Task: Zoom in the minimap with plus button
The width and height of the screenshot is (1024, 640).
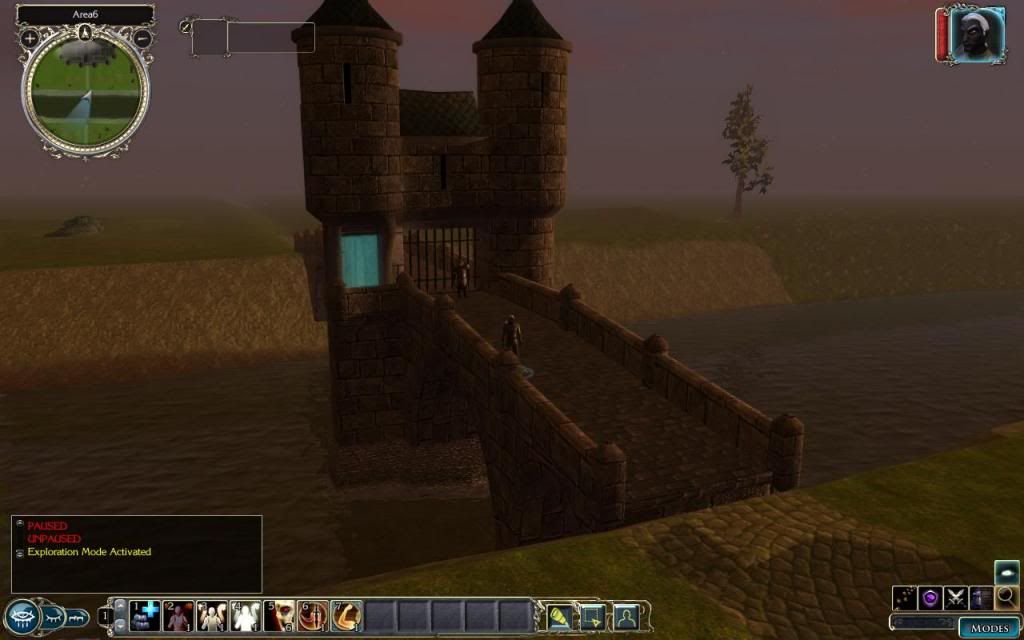Action: pos(30,39)
